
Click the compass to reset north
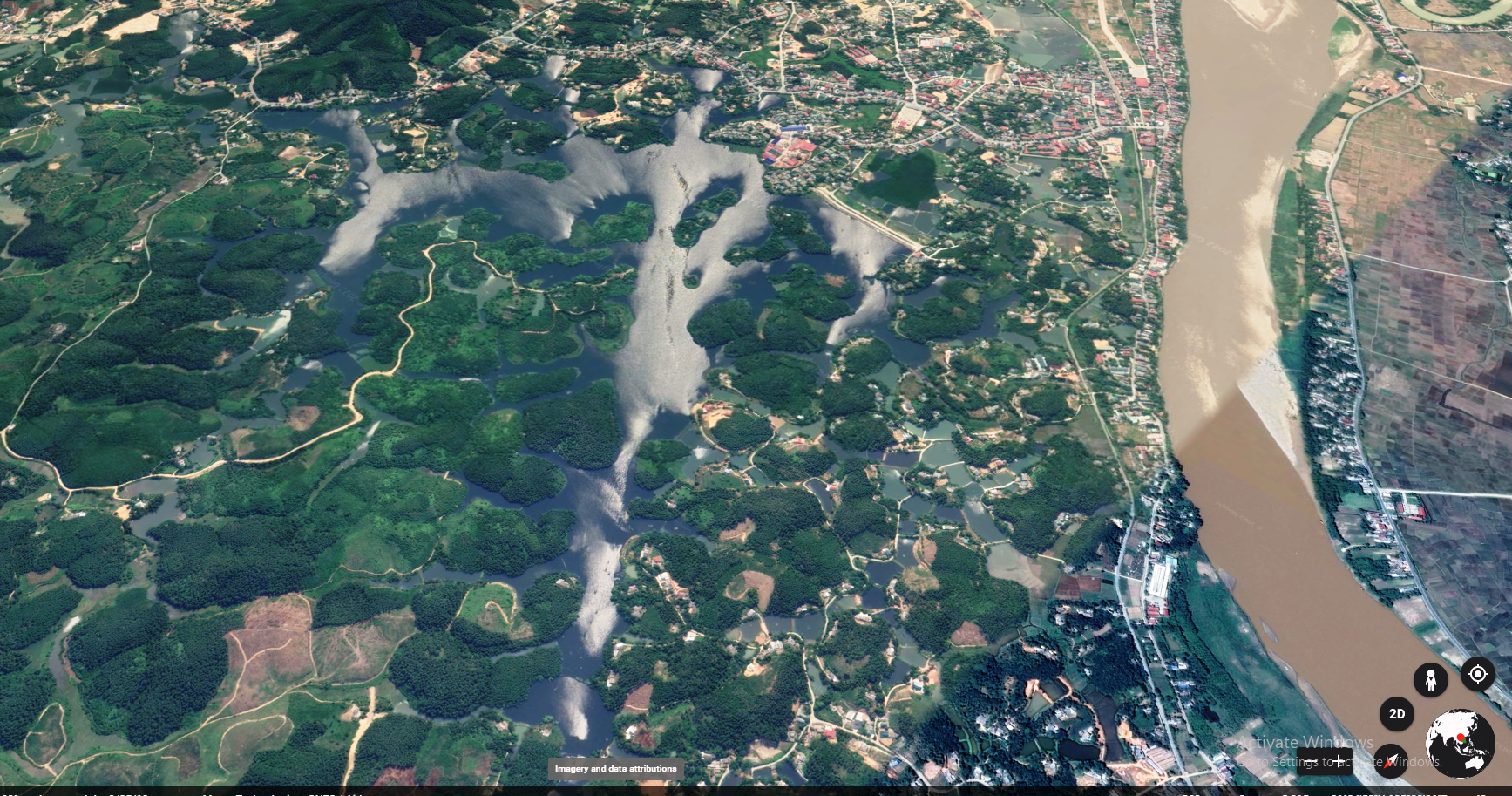[1391, 760]
